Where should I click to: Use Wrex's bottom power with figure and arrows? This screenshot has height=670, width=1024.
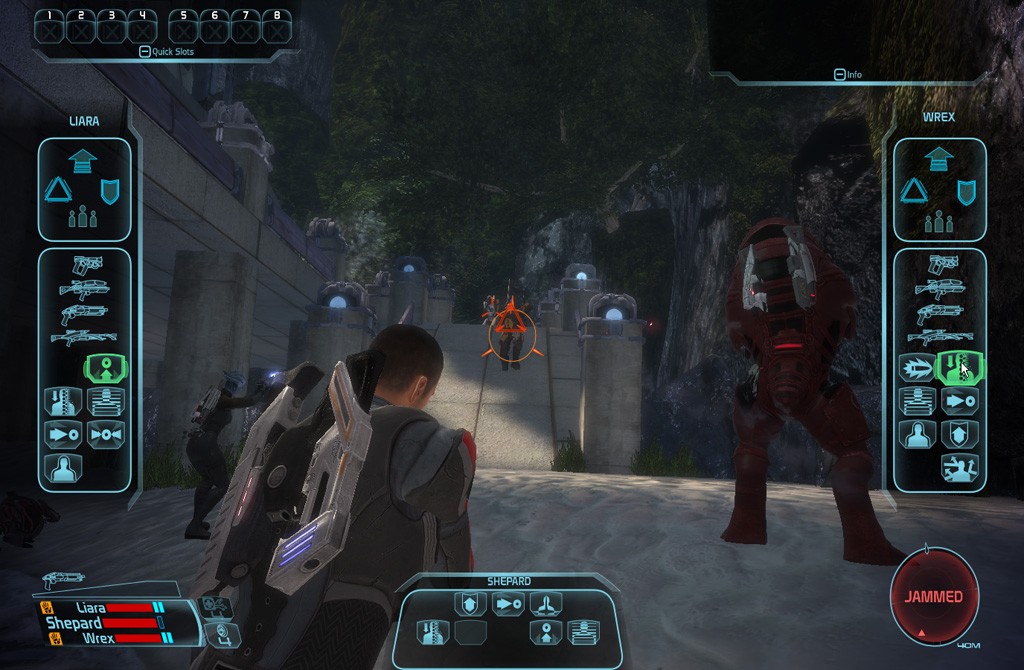pyautogui.click(x=960, y=468)
